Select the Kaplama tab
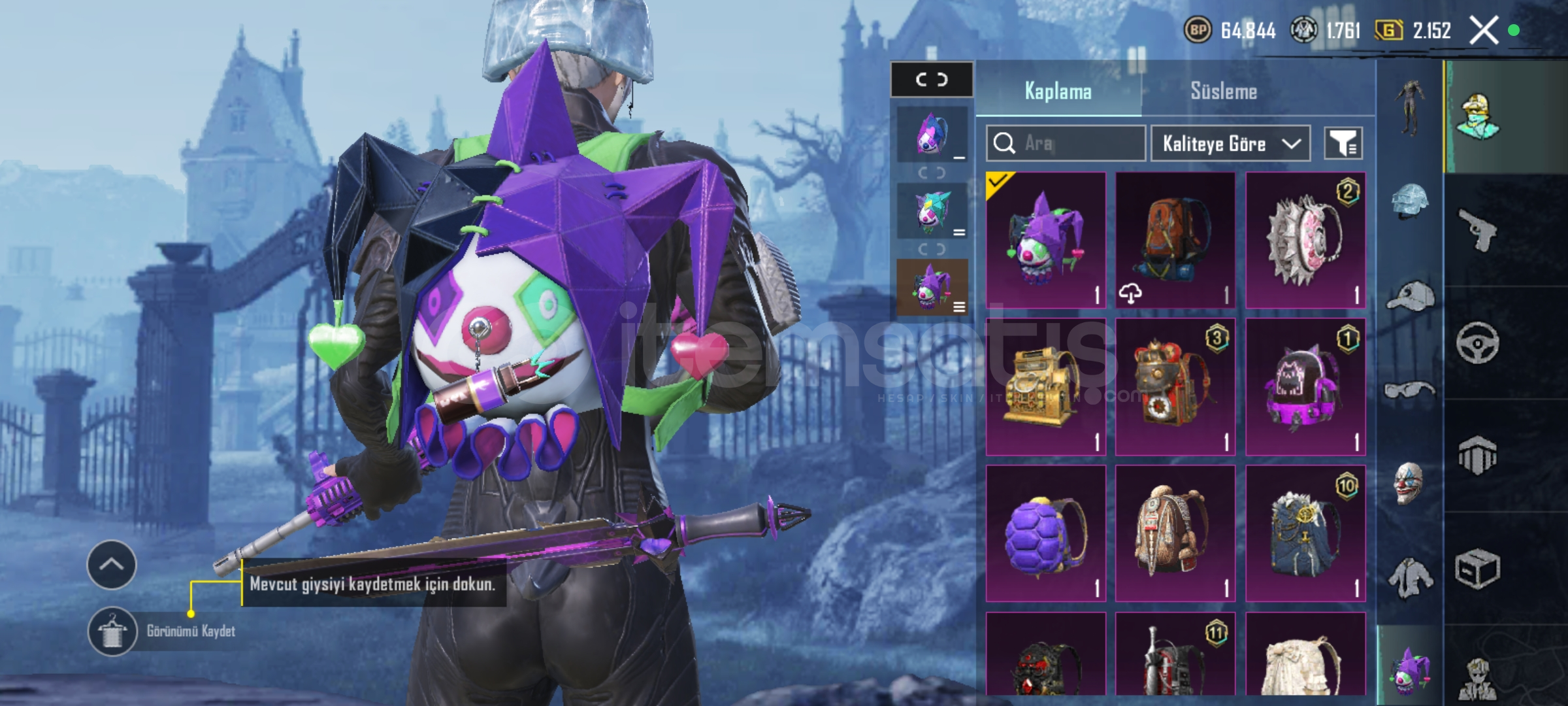 1058,91
